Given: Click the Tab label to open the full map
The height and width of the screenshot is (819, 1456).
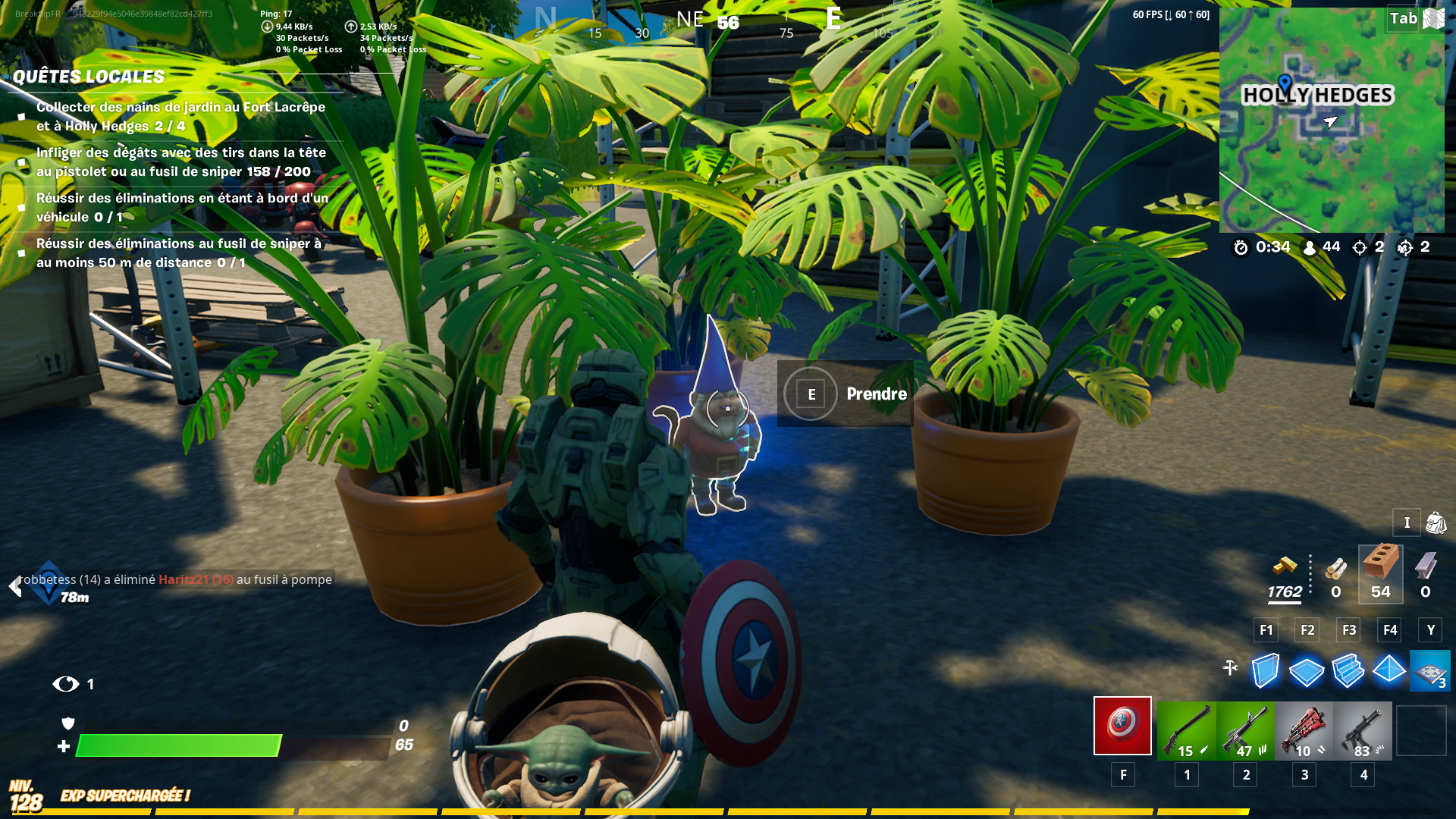Looking at the screenshot, I should pyautogui.click(x=1404, y=19).
